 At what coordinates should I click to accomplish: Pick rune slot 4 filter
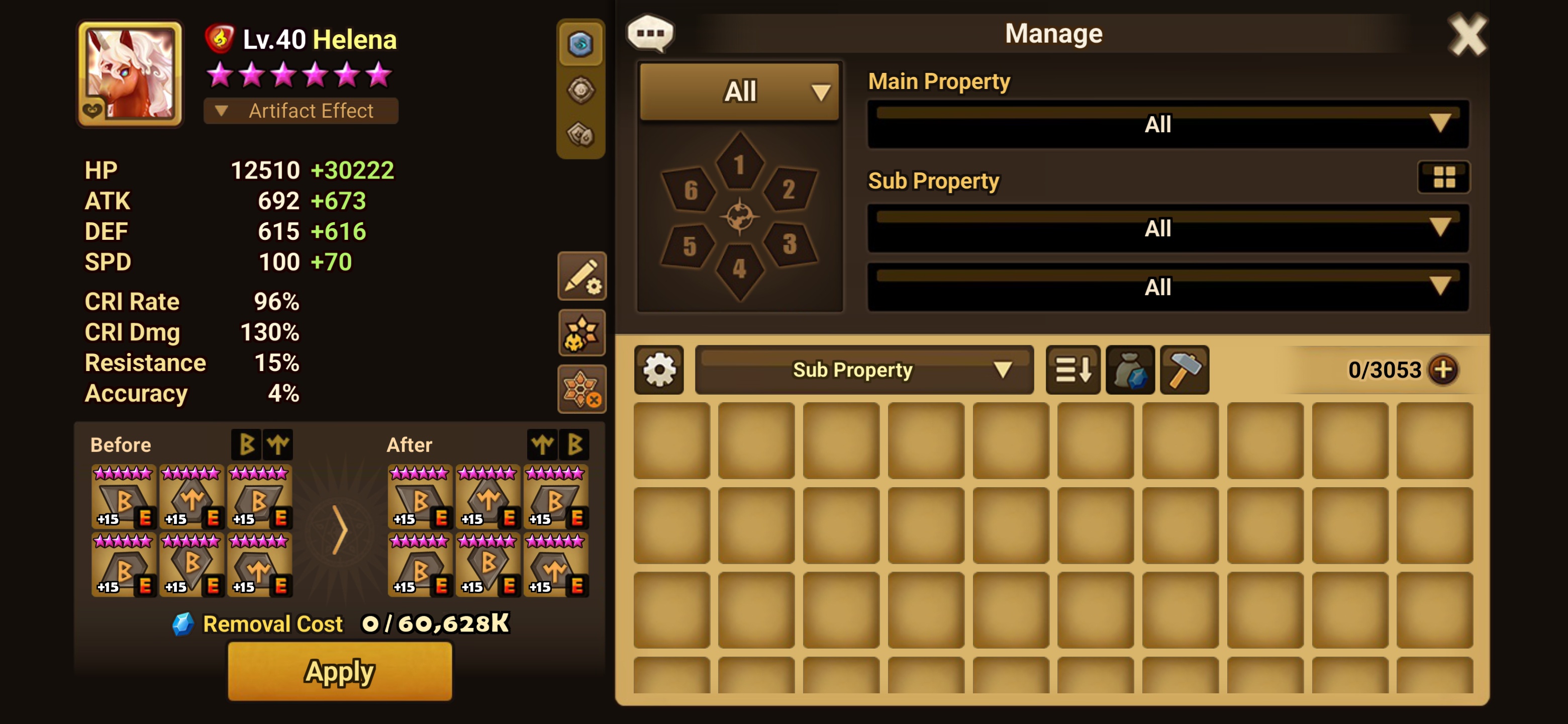(739, 269)
